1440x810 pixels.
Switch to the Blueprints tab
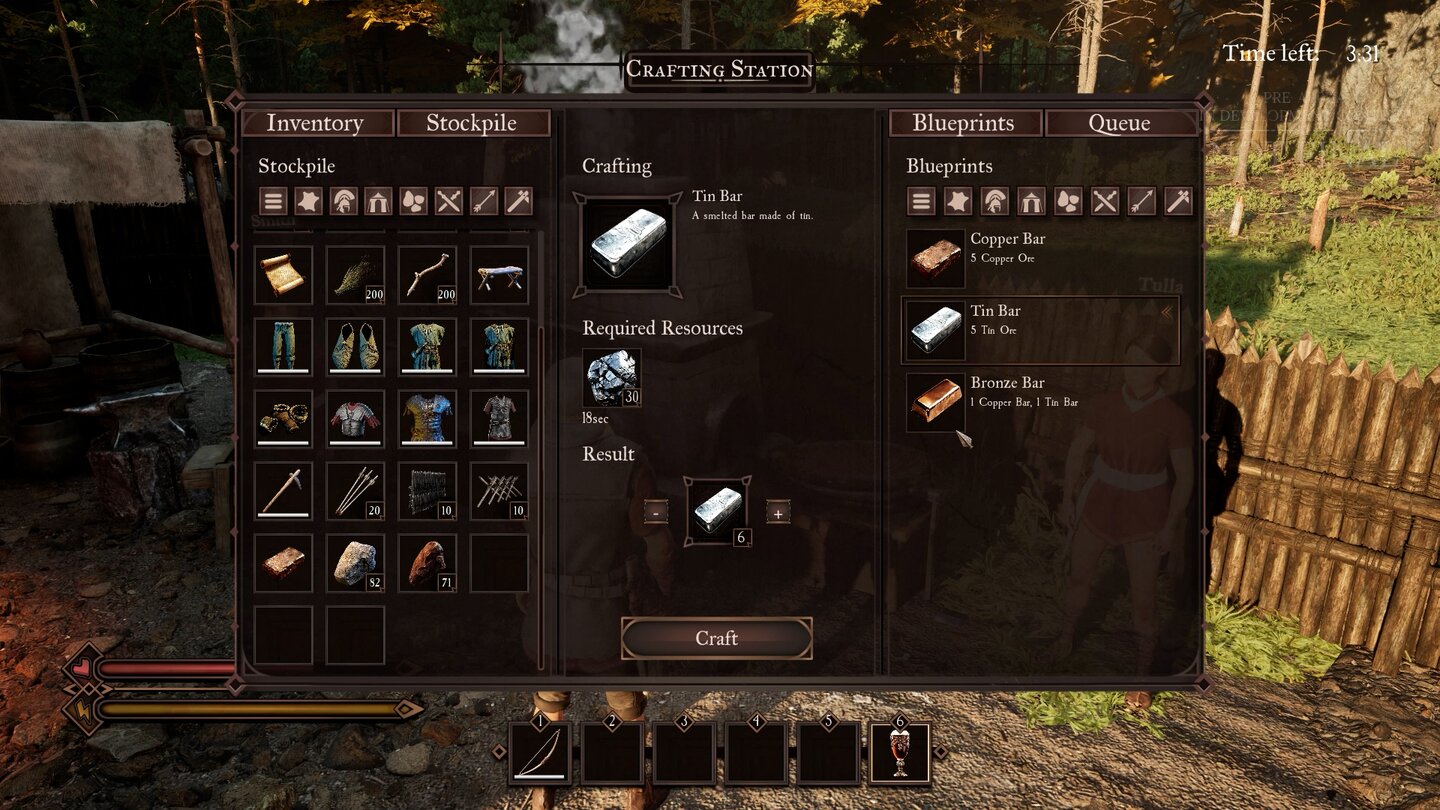(963, 123)
